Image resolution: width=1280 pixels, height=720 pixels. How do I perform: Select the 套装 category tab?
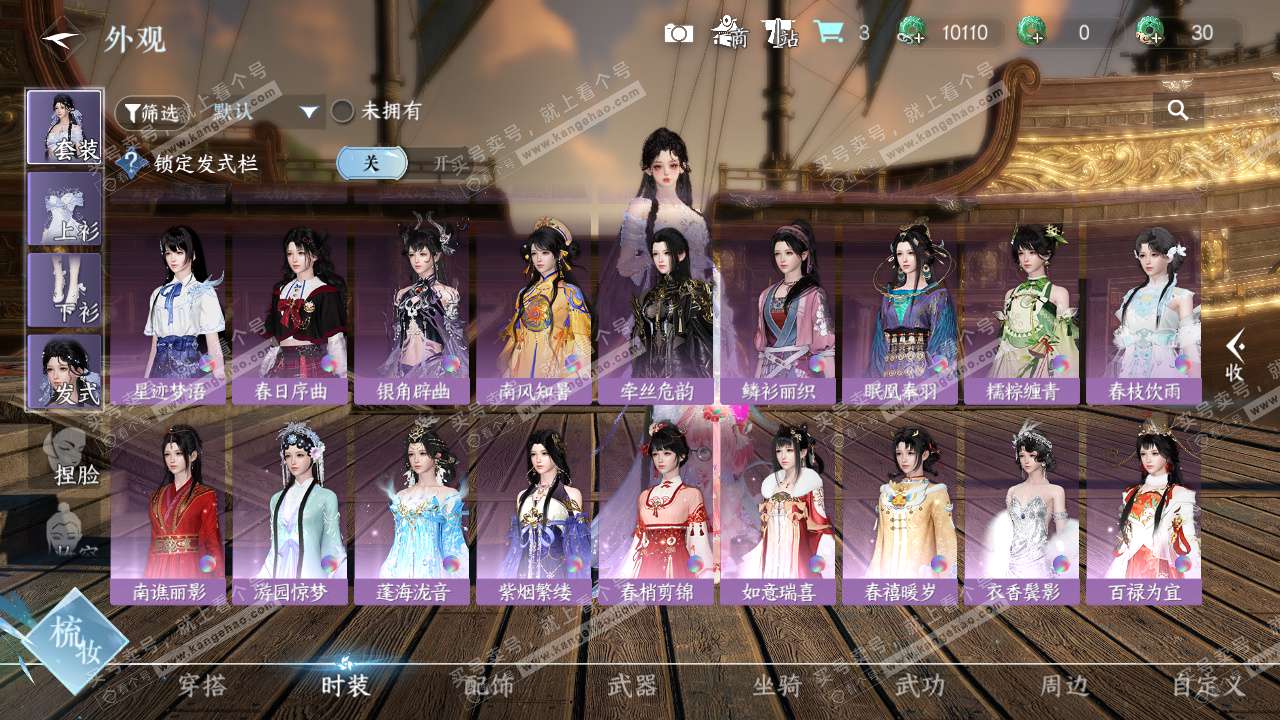coord(65,127)
